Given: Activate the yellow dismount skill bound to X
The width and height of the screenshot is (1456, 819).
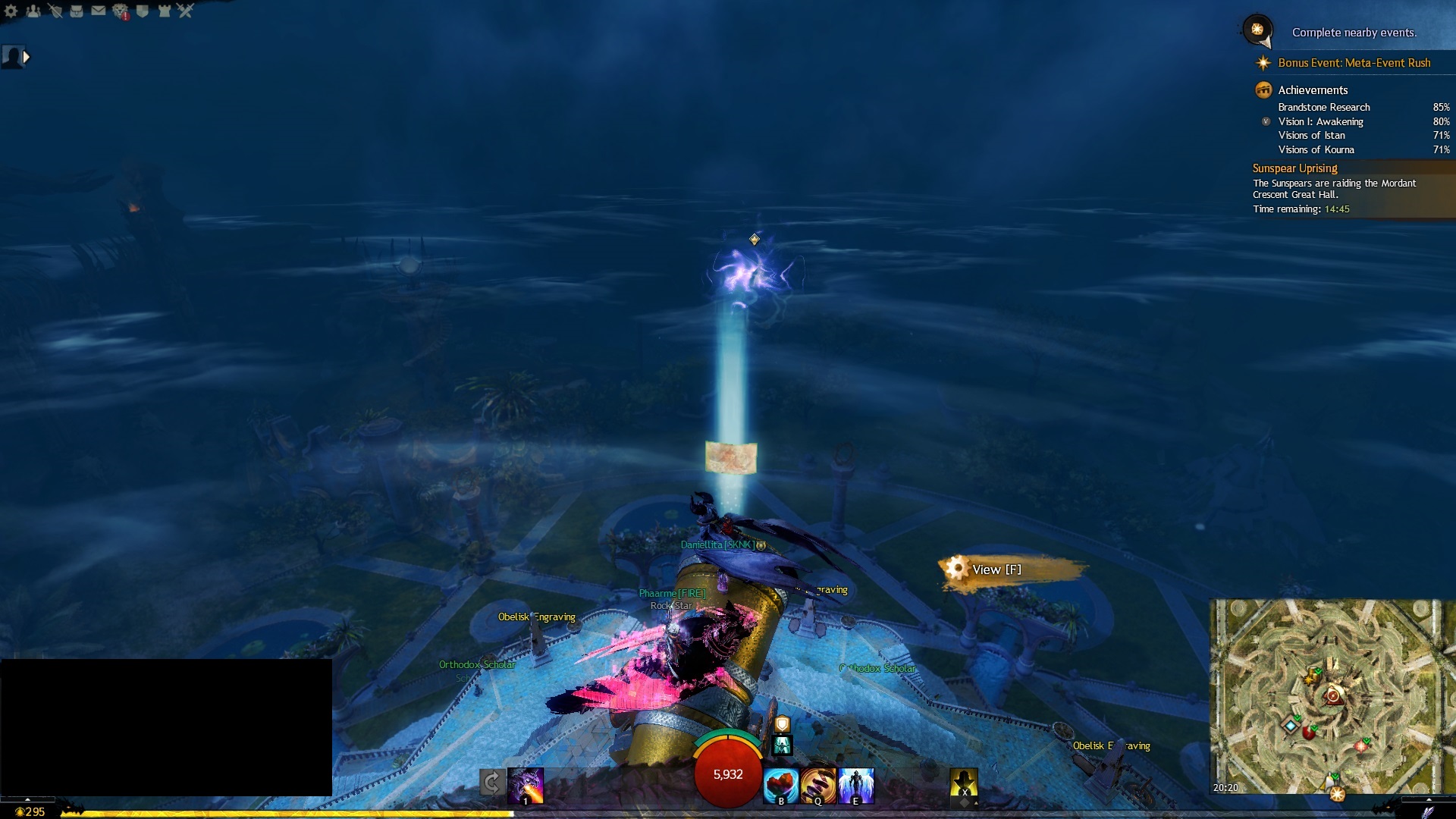Looking at the screenshot, I should click(964, 783).
